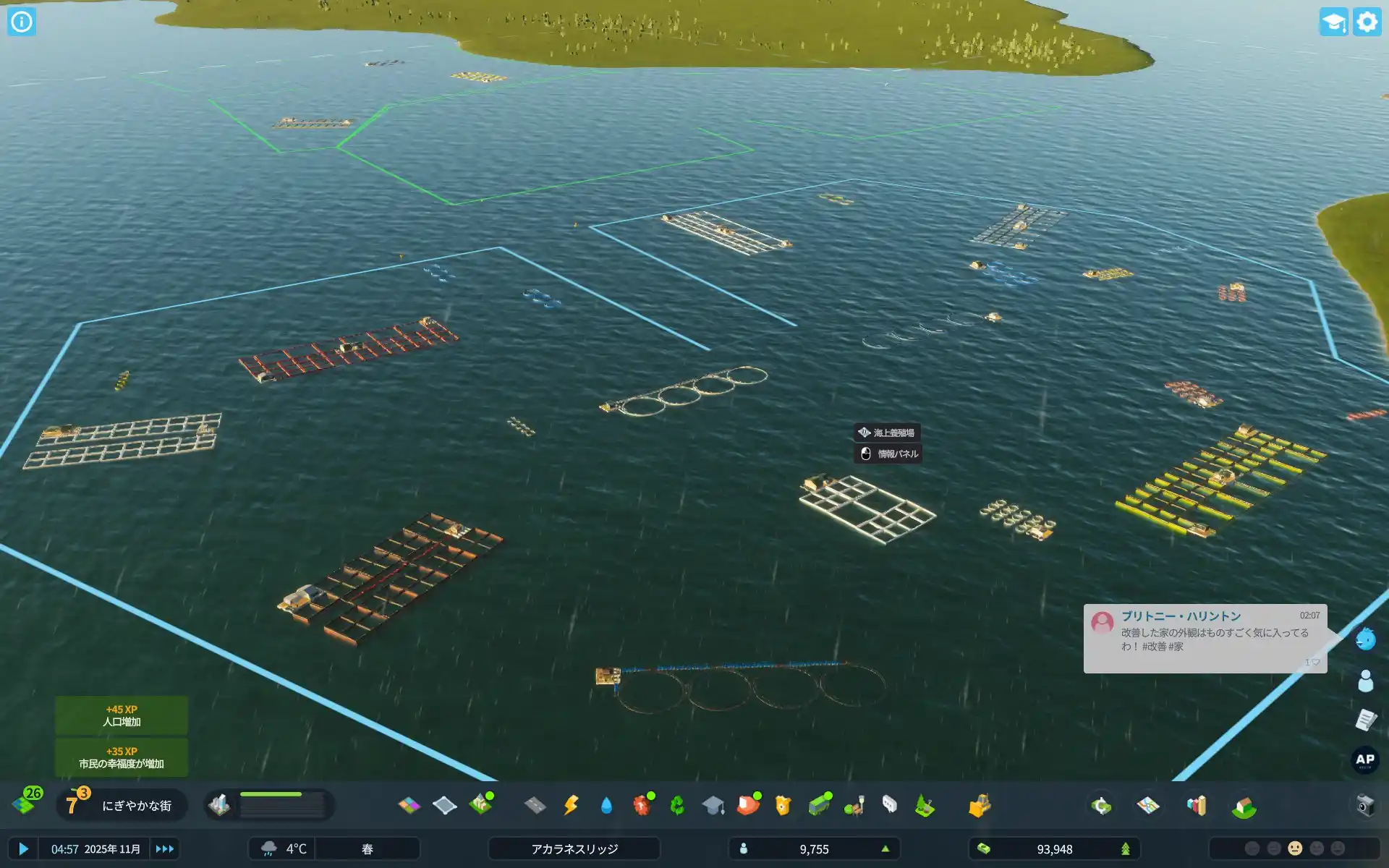Open the roads build menu
The height and width of the screenshot is (868, 1389).
[535, 805]
